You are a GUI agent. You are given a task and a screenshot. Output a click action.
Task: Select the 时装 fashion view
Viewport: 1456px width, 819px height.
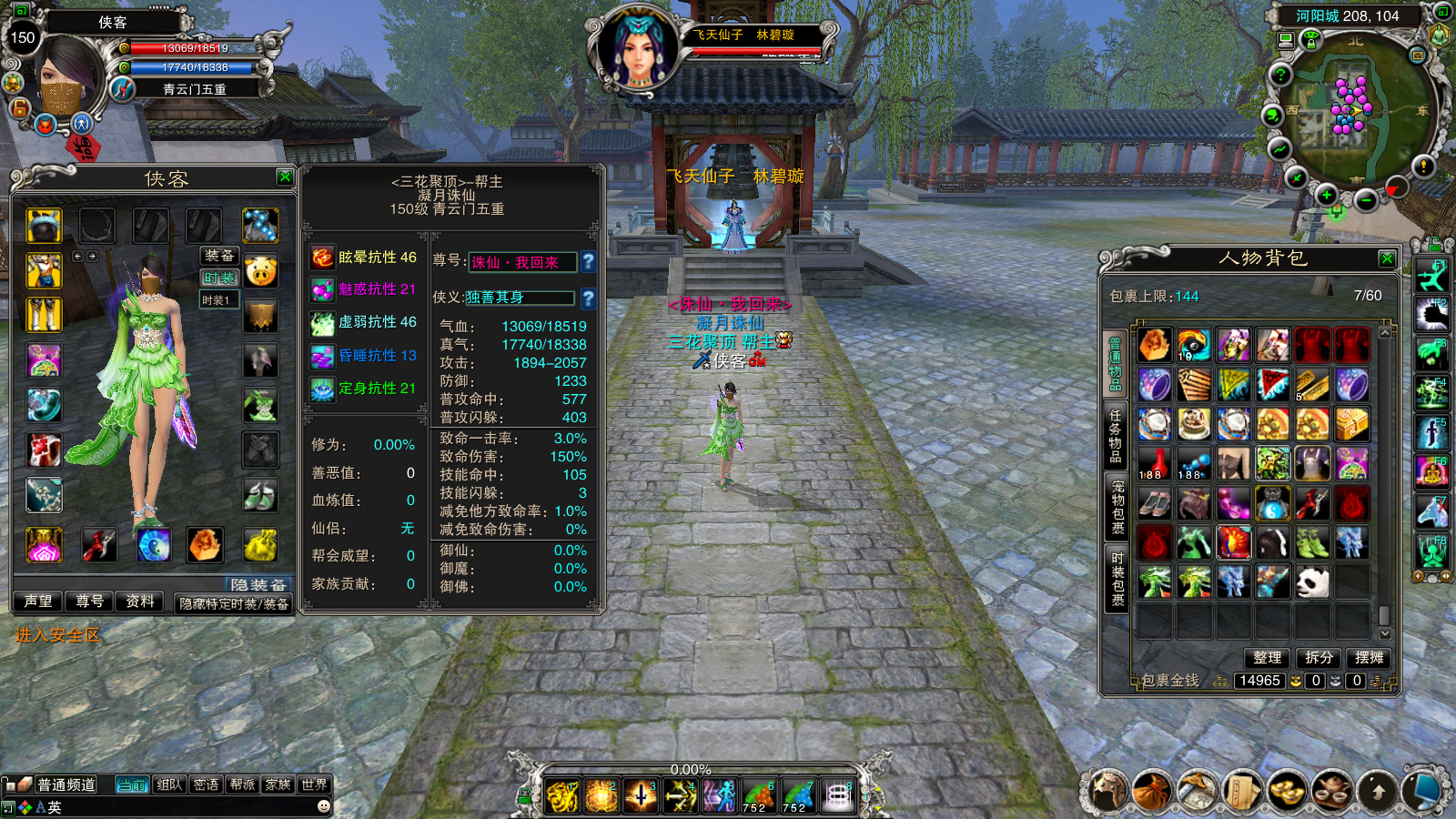[x=219, y=278]
